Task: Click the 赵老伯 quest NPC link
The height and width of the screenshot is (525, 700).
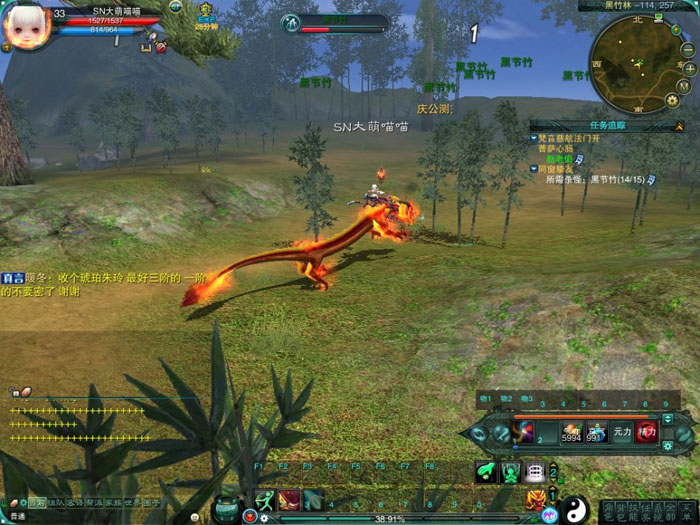Action: click(559, 159)
